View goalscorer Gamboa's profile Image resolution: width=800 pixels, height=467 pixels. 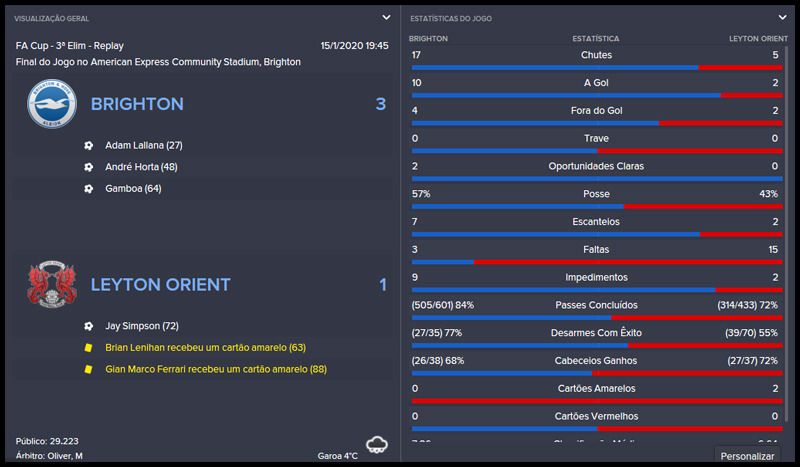point(132,188)
